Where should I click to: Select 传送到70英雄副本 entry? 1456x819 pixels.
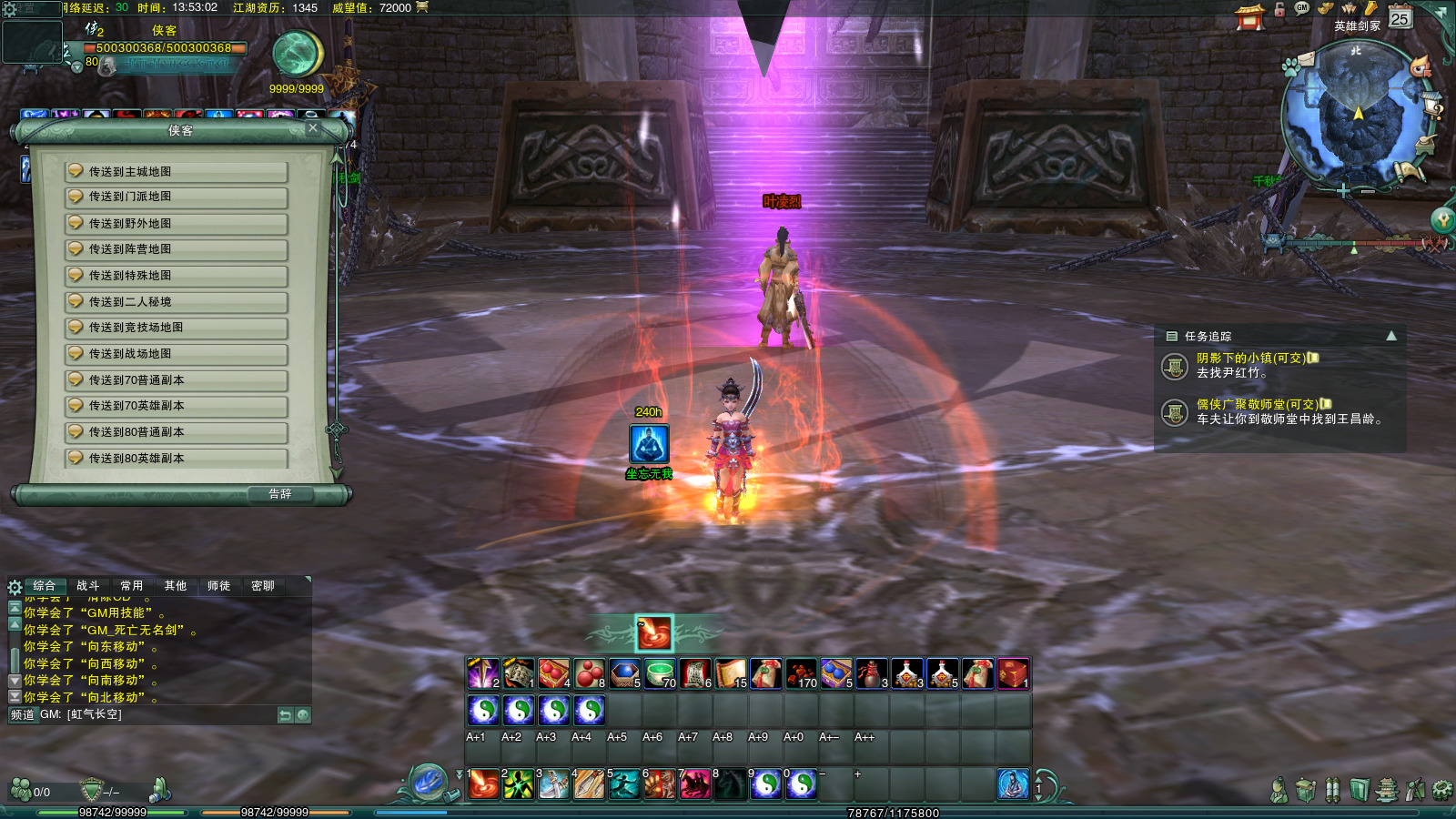click(x=177, y=406)
